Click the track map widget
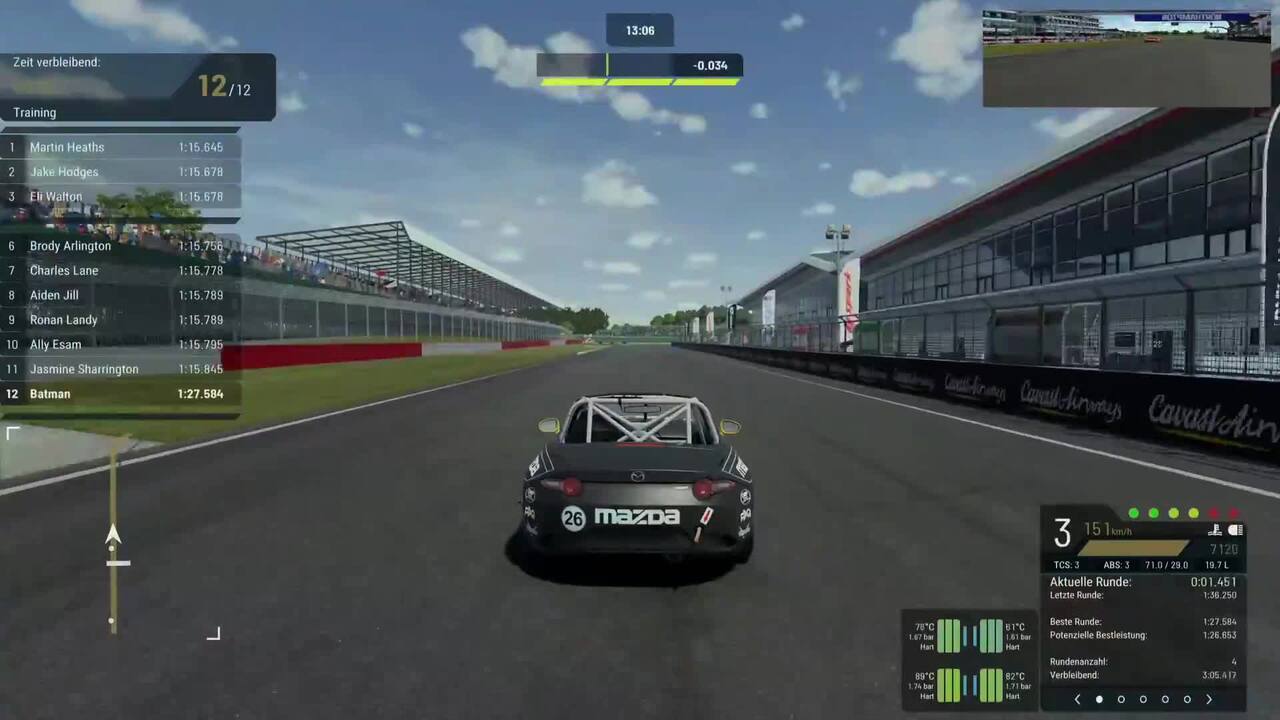 [113, 533]
